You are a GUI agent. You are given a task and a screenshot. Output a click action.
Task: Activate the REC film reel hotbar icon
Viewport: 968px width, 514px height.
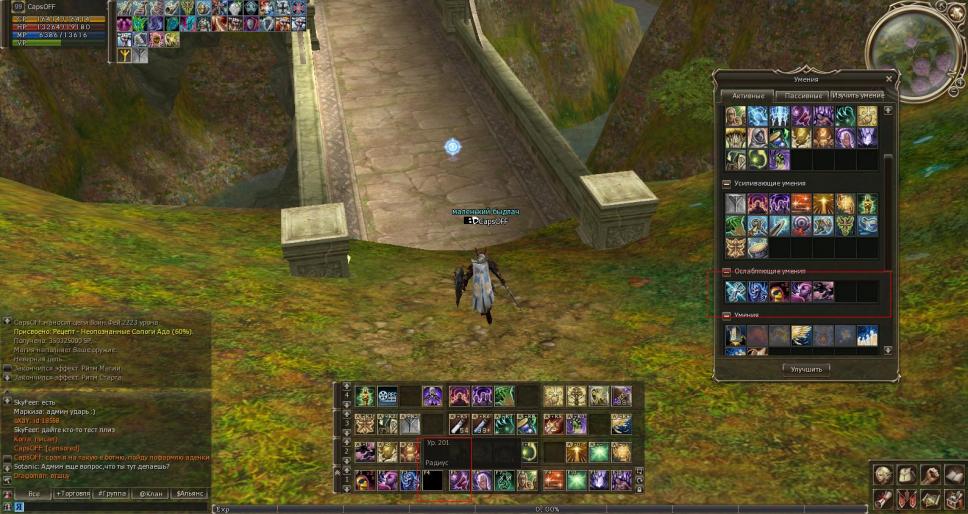[x=387, y=396]
